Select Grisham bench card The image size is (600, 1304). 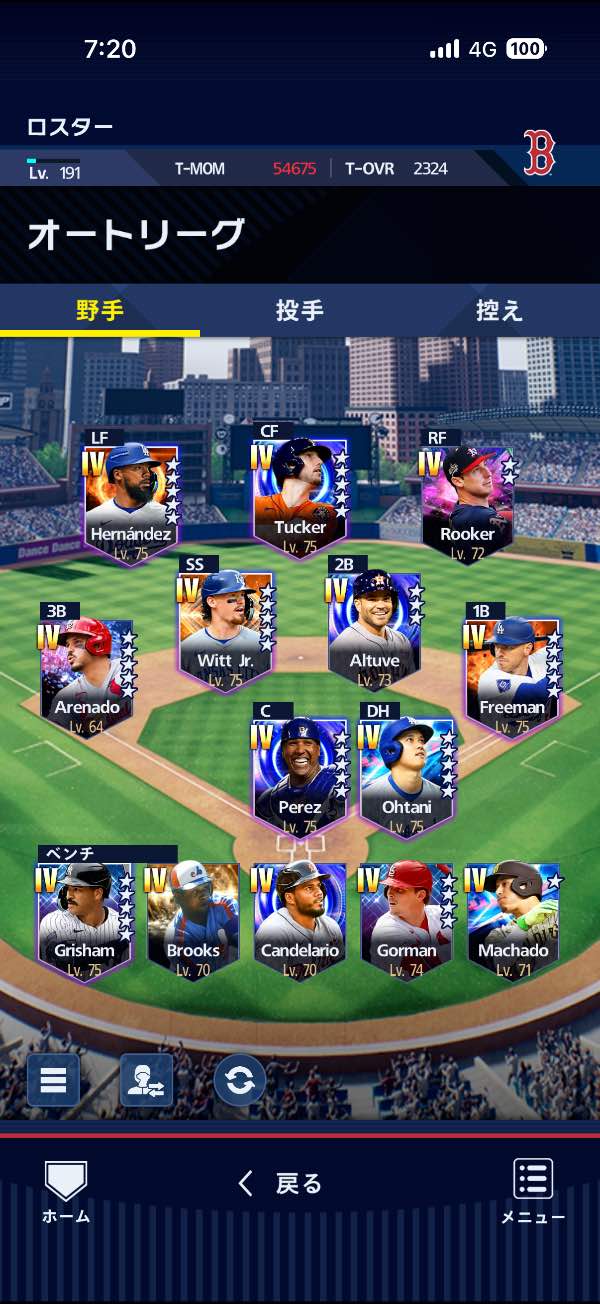click(85, 920)
